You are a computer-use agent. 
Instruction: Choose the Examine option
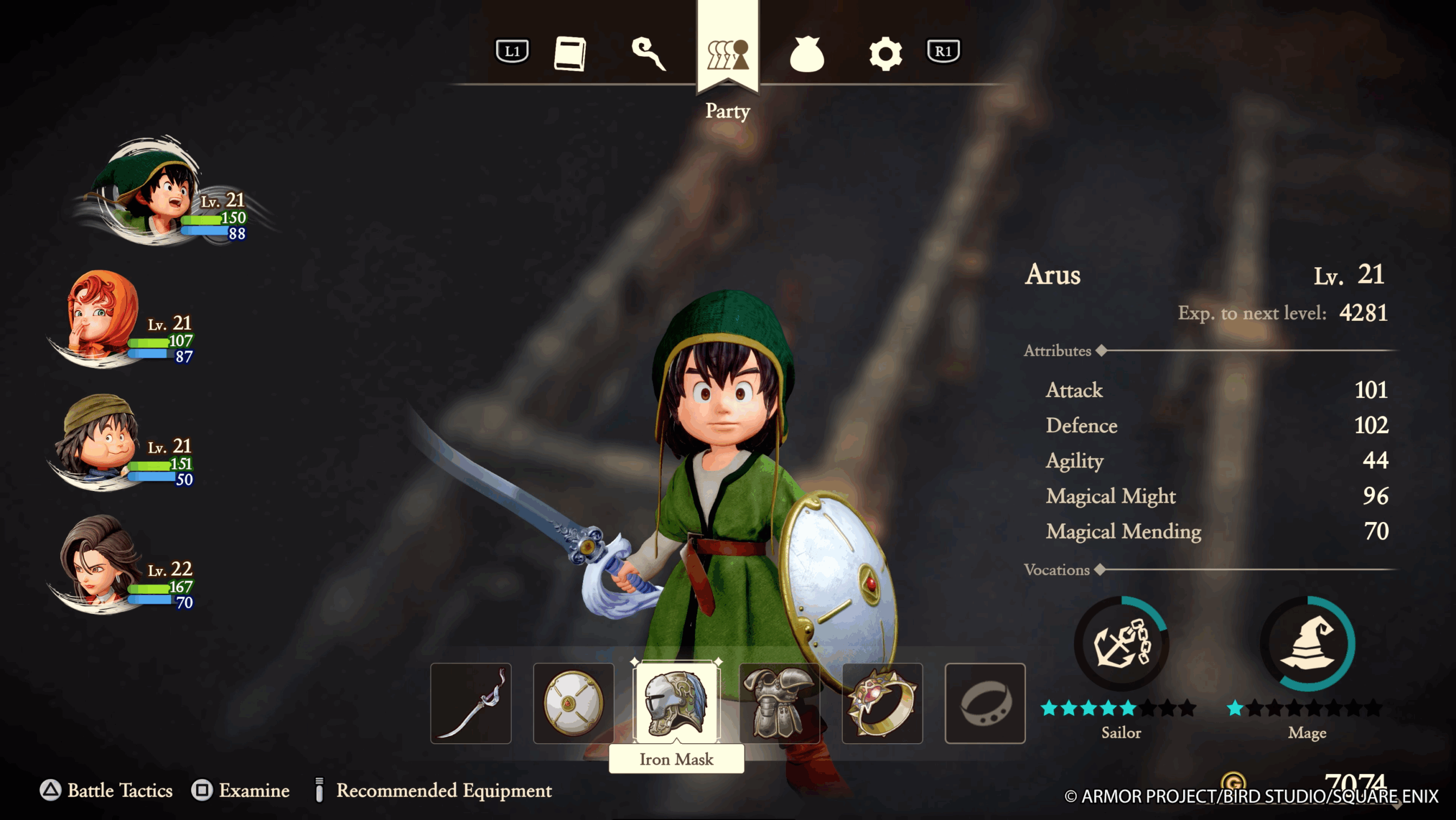click(241, 790)
